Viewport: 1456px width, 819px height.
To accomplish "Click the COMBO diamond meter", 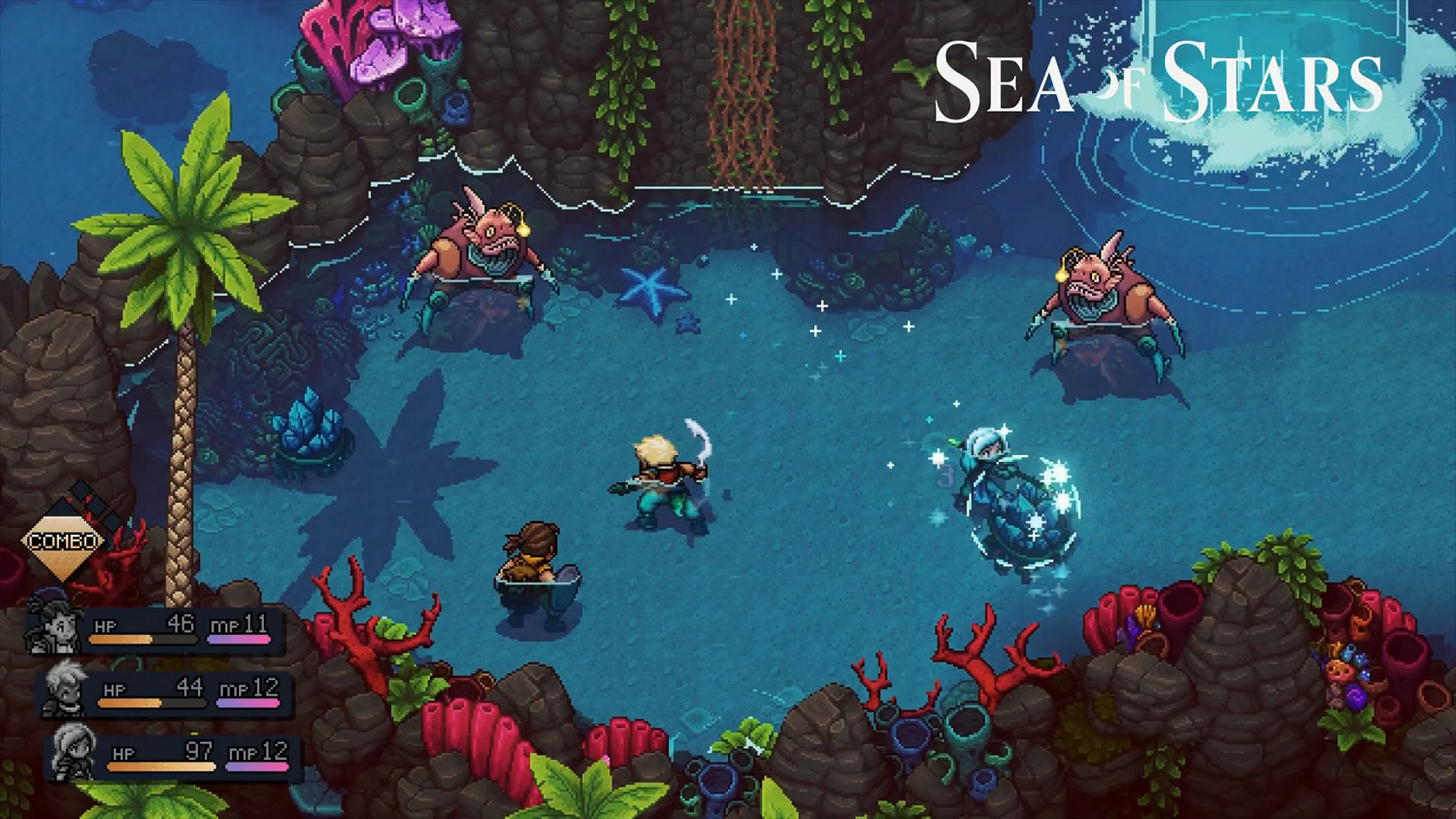I will click(64, 541).
